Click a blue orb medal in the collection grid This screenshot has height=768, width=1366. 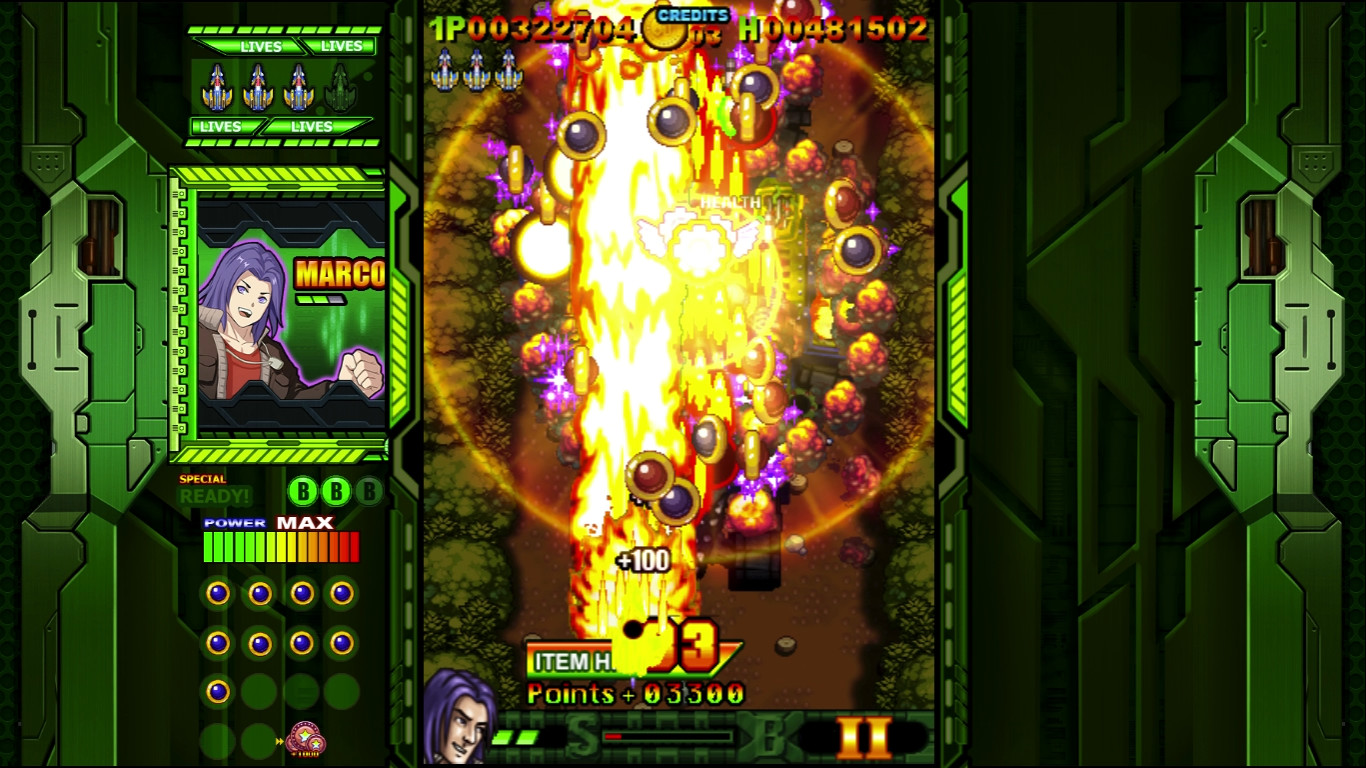(x=219, y=593)
